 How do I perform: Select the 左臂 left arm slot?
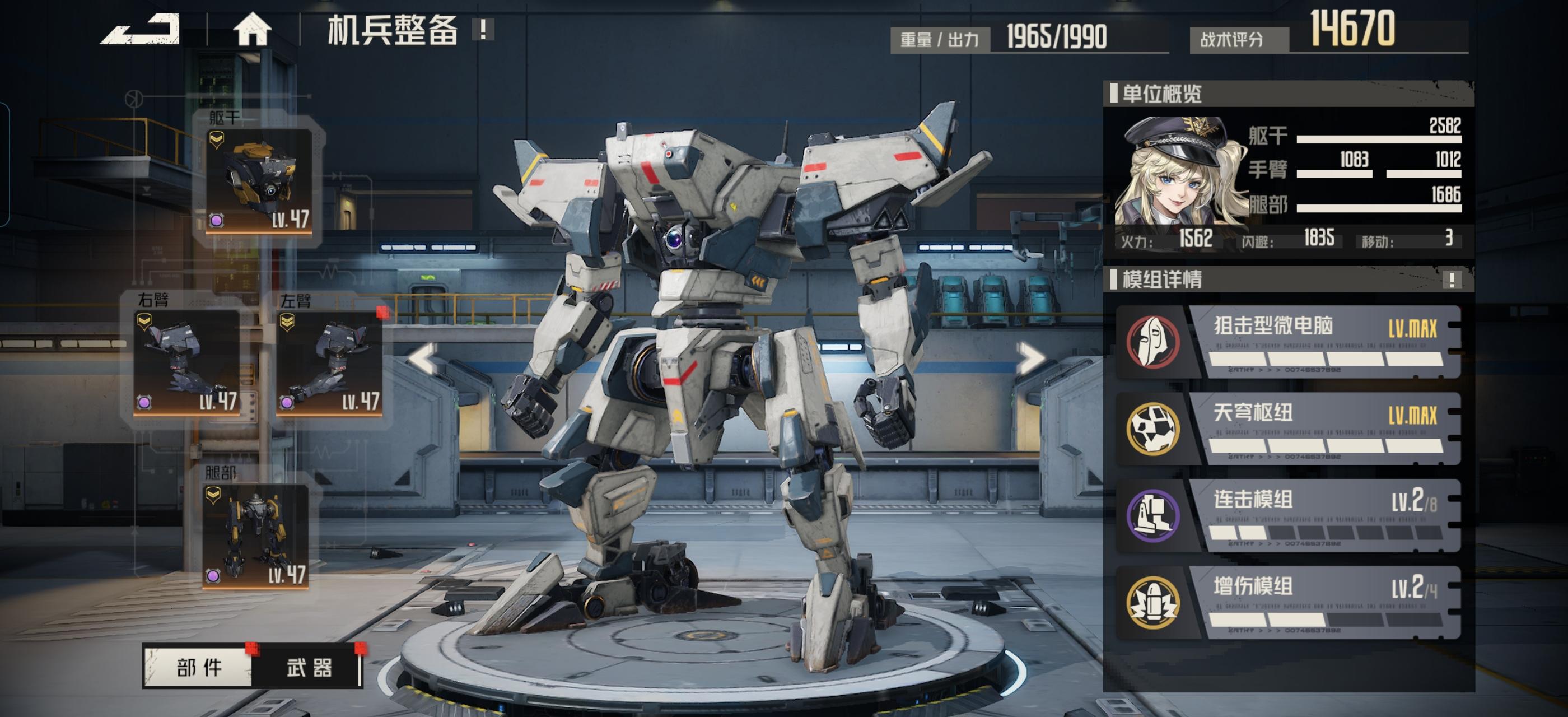(329, 363)
